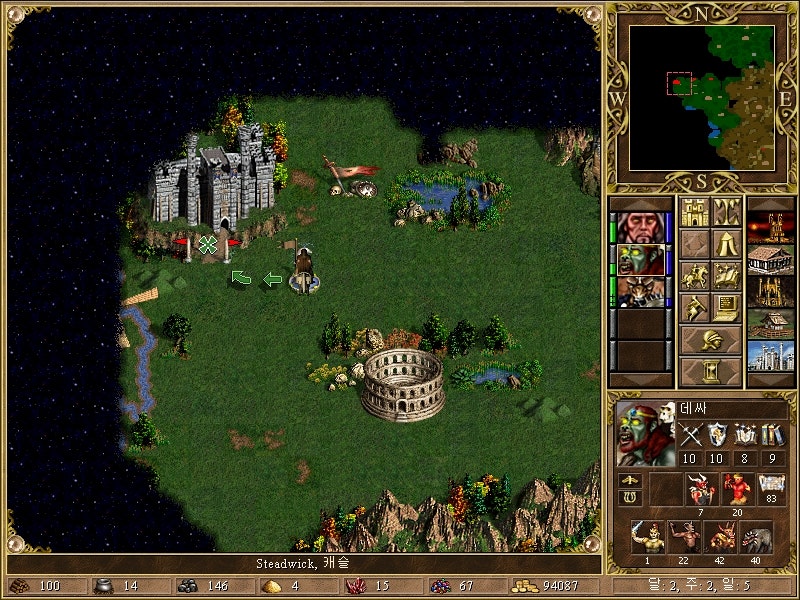Choose the thatched hut town thumbnail
Image resolution: width=800 pixels, height=600 pixels.
pos(770,323)
